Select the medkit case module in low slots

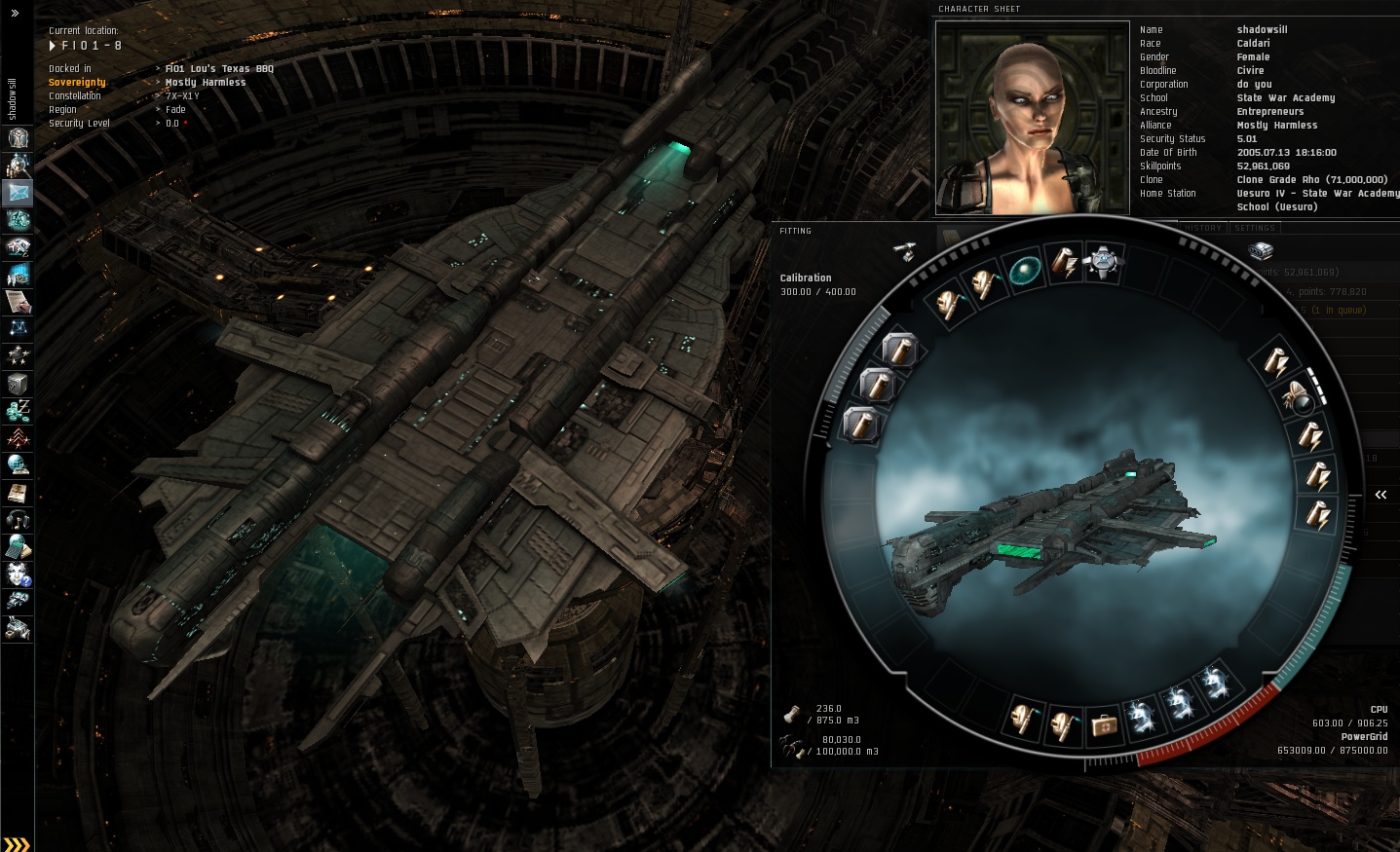[1104, 724]
